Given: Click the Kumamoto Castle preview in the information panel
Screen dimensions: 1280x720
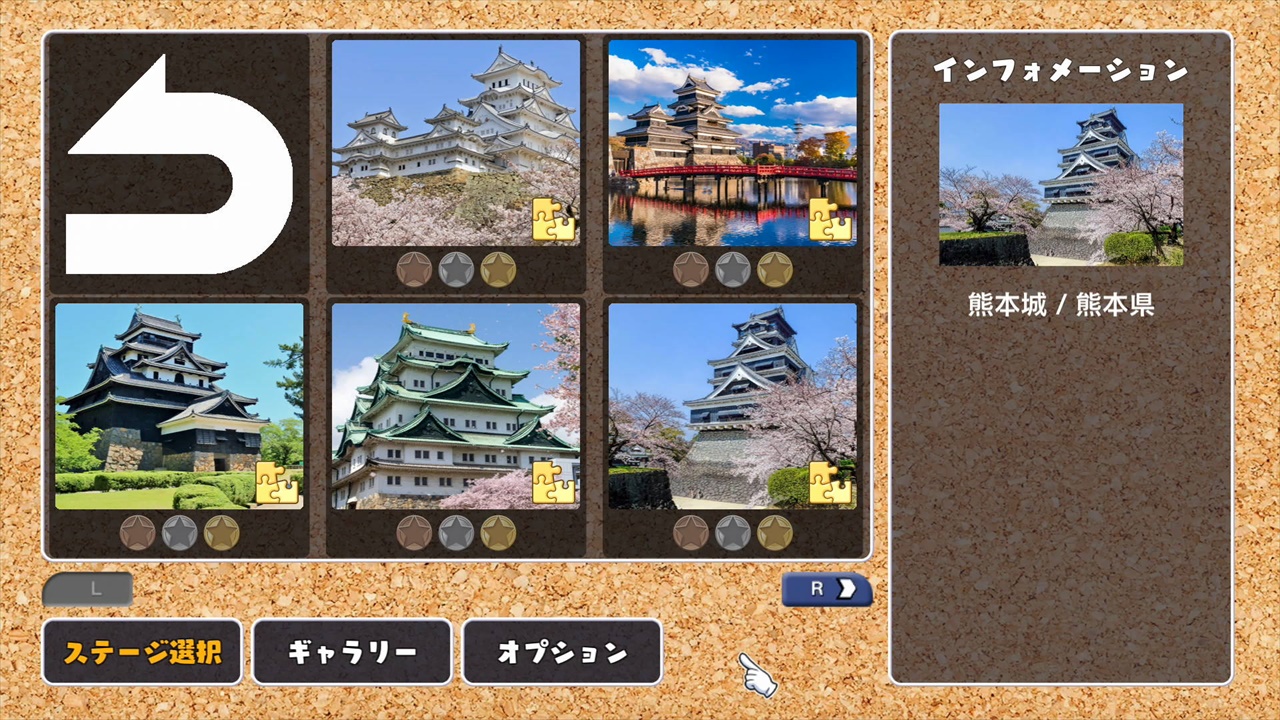Looking at the screenshot, I should (1060, 185).
